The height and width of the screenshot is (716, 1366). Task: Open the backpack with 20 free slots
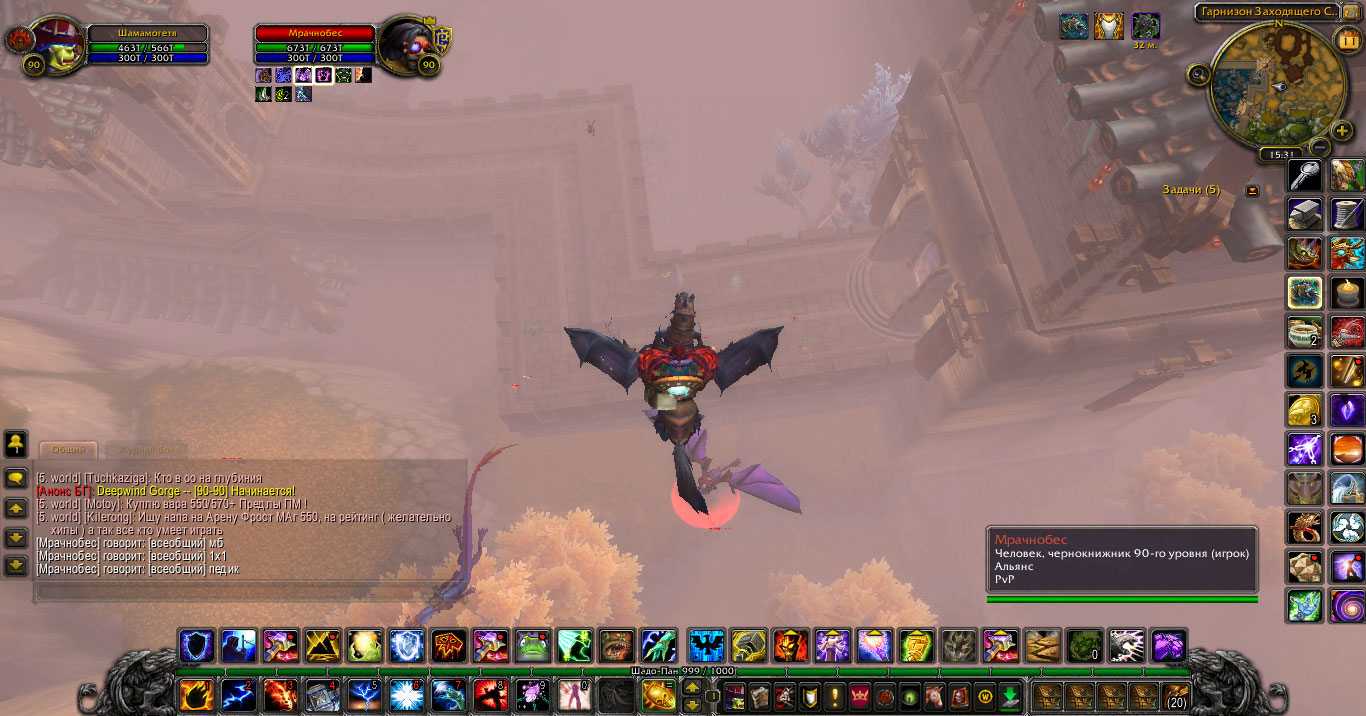pyautogui.click(x=1176, y=695)
